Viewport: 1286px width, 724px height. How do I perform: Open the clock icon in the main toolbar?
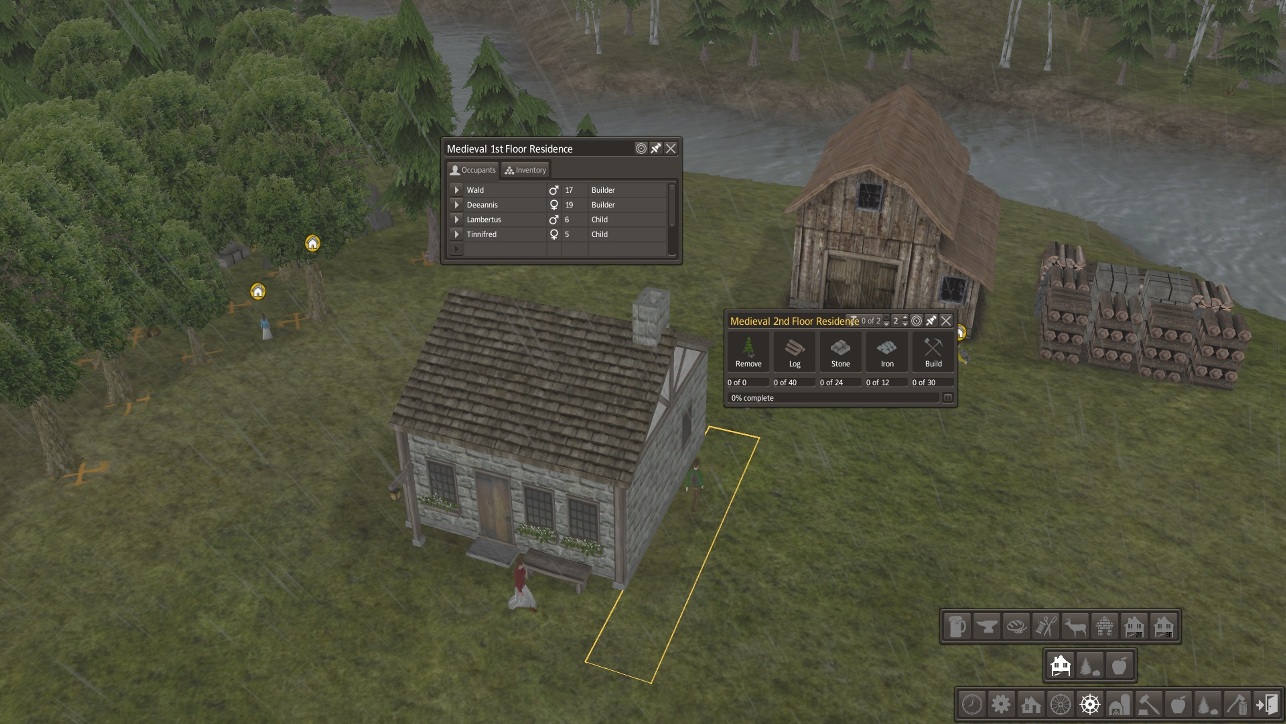coord(972,704)
